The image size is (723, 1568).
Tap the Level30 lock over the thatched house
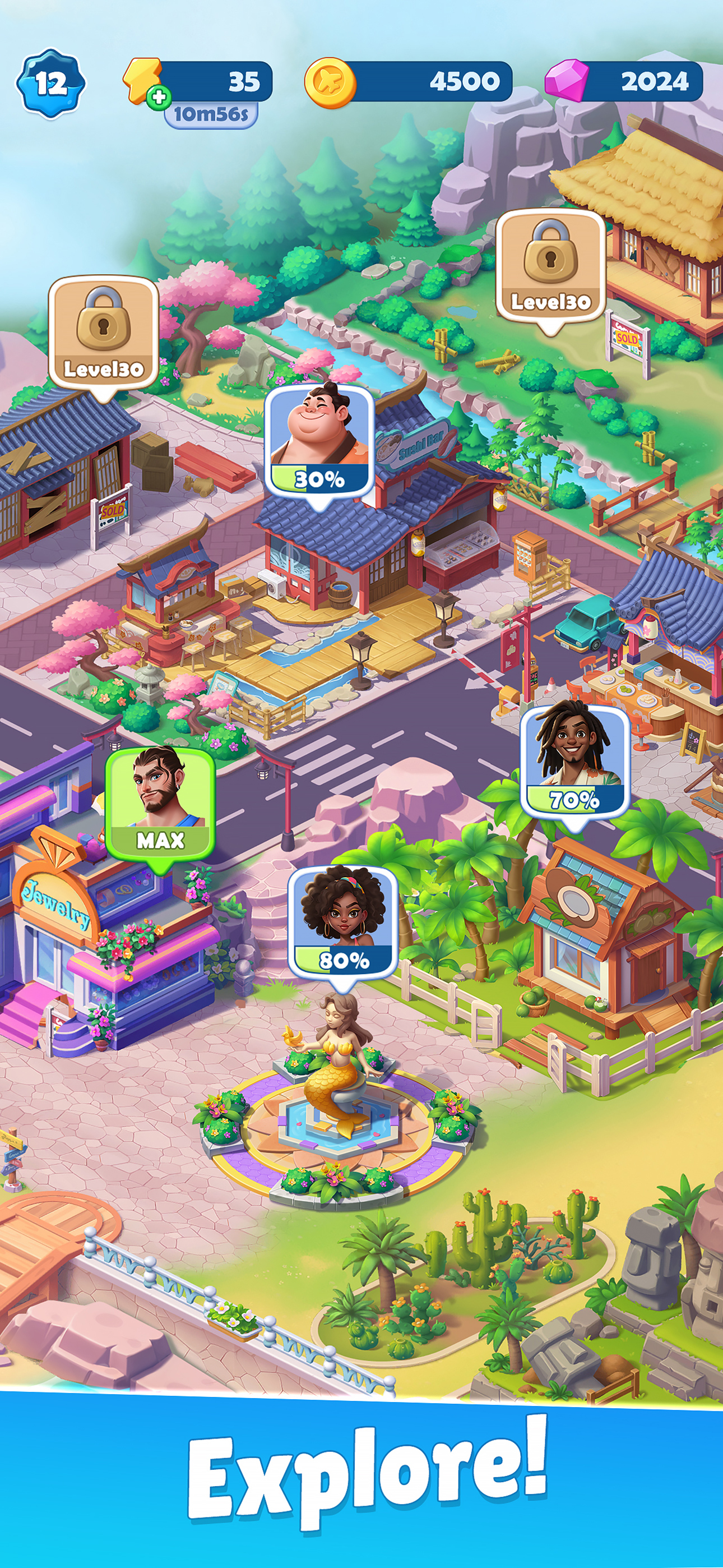551,265
